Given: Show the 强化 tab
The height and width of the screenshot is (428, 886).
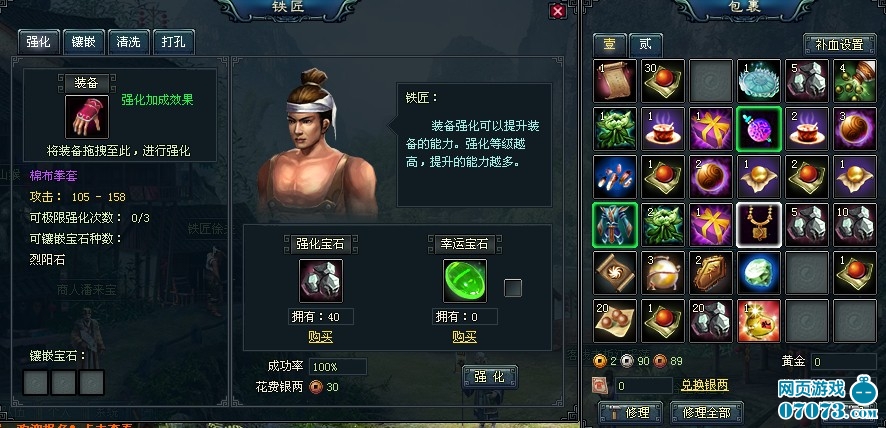Looking at the screenshot, I should (x=39, y=41).
